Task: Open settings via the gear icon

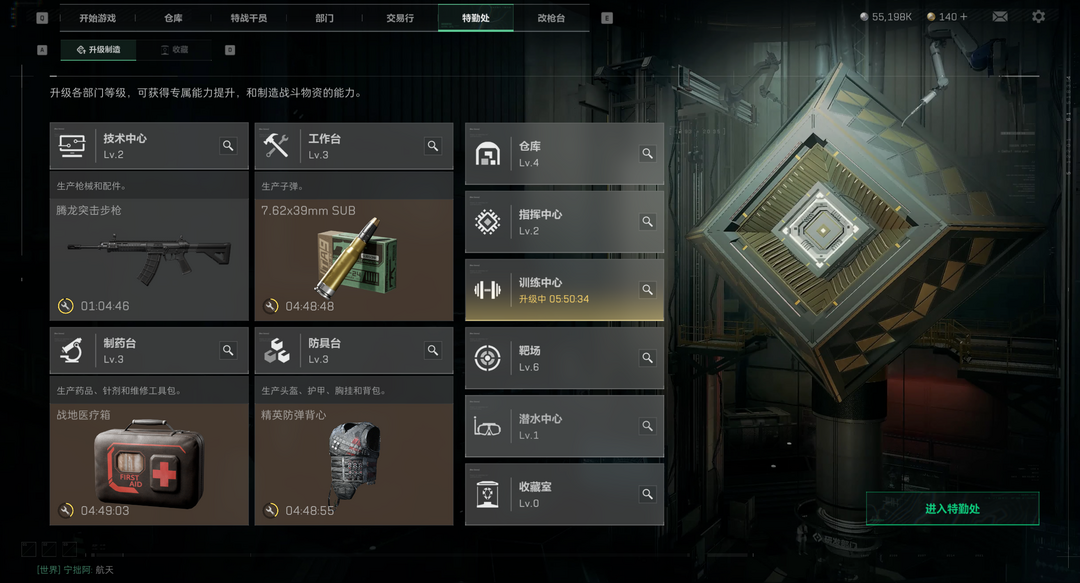Action: (x=1038, y=17)
